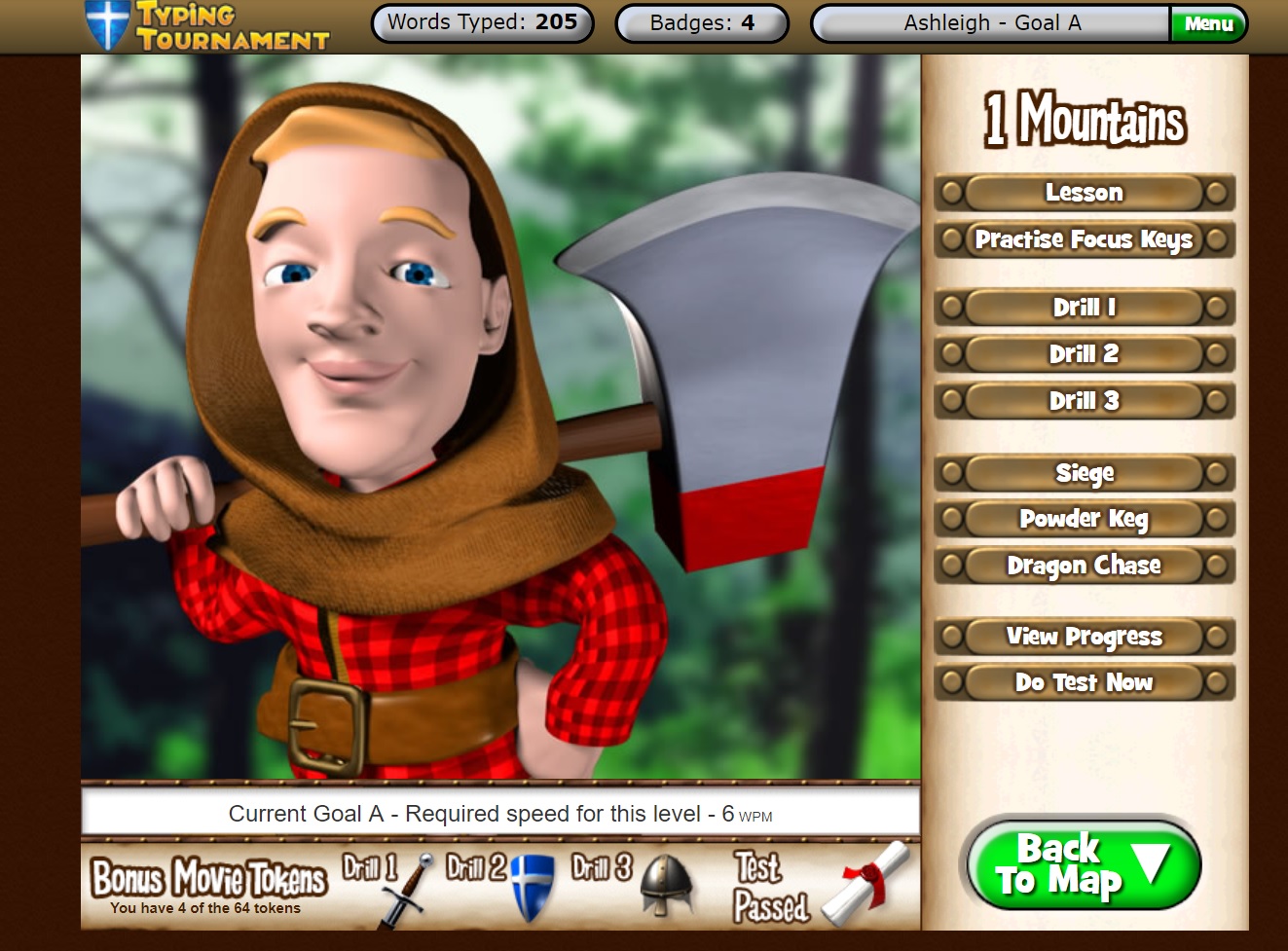The height and width of the screenshot is (951, 1288).
Task: Click the green down arrow on Back To Map
Action: point(1151,862)
